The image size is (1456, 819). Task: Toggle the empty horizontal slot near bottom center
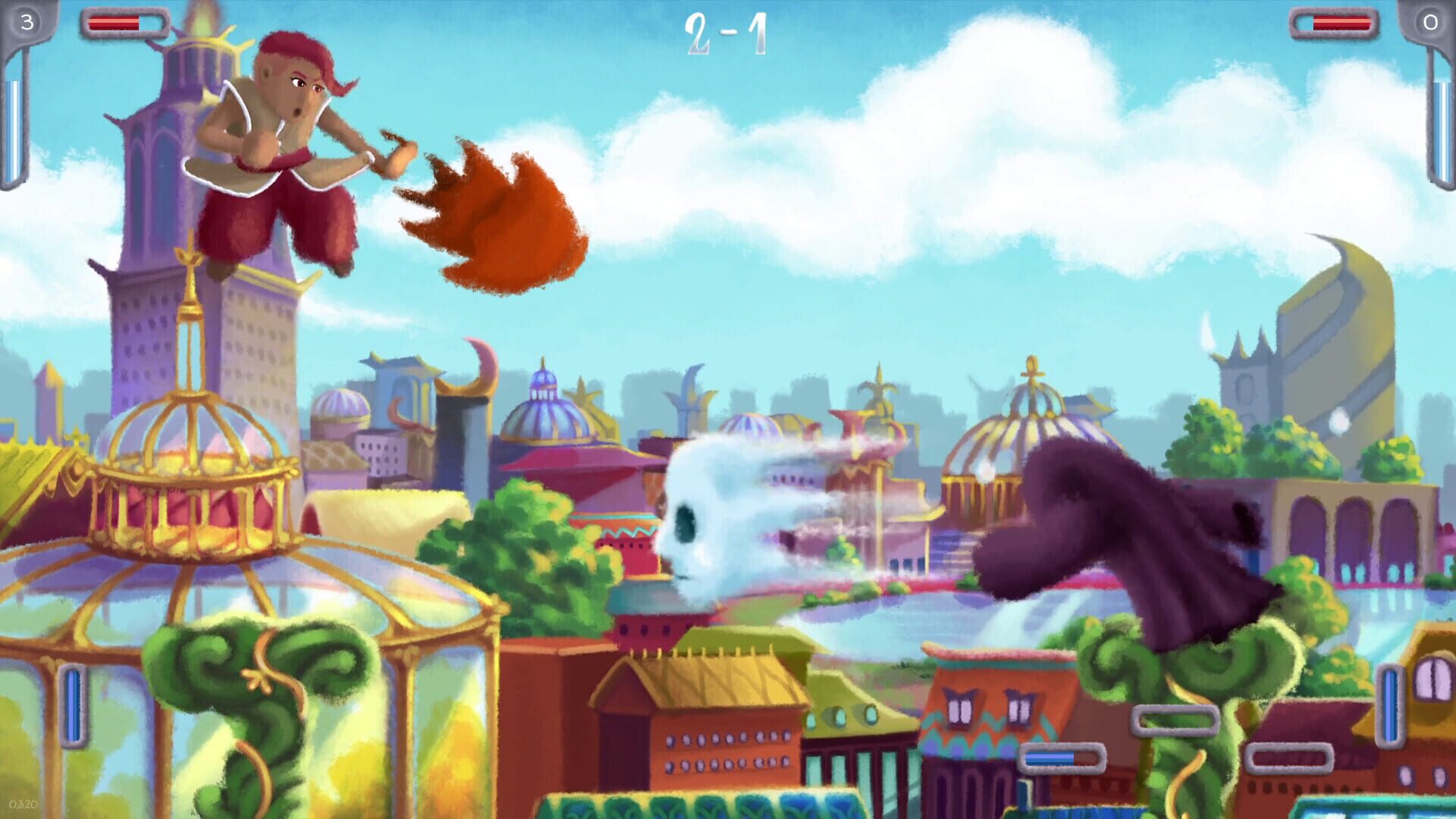(1177, 720)
